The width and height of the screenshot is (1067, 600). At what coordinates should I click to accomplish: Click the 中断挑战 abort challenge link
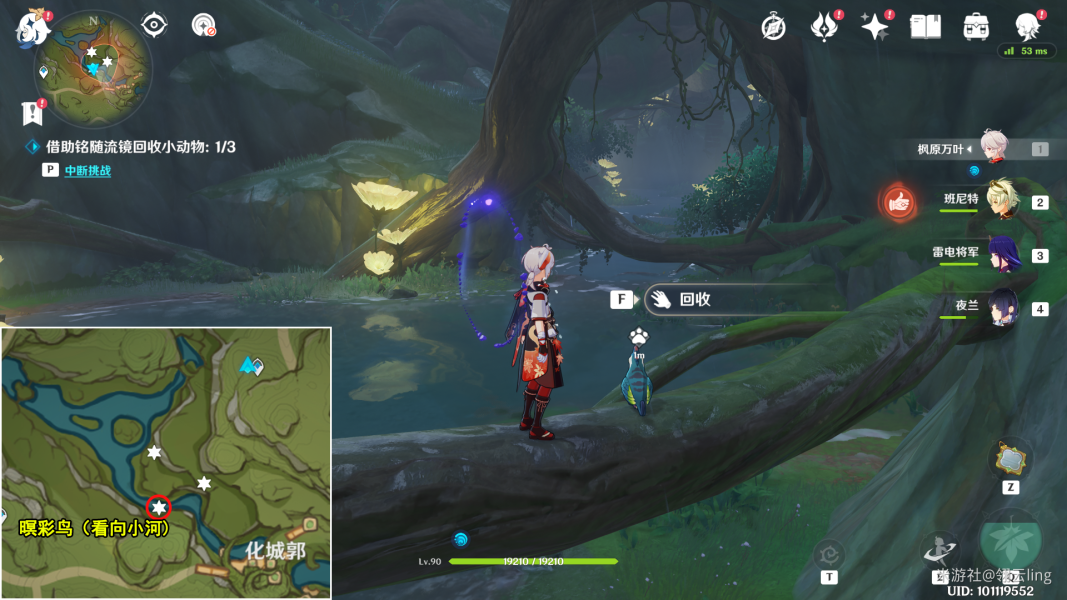point(87,171)
